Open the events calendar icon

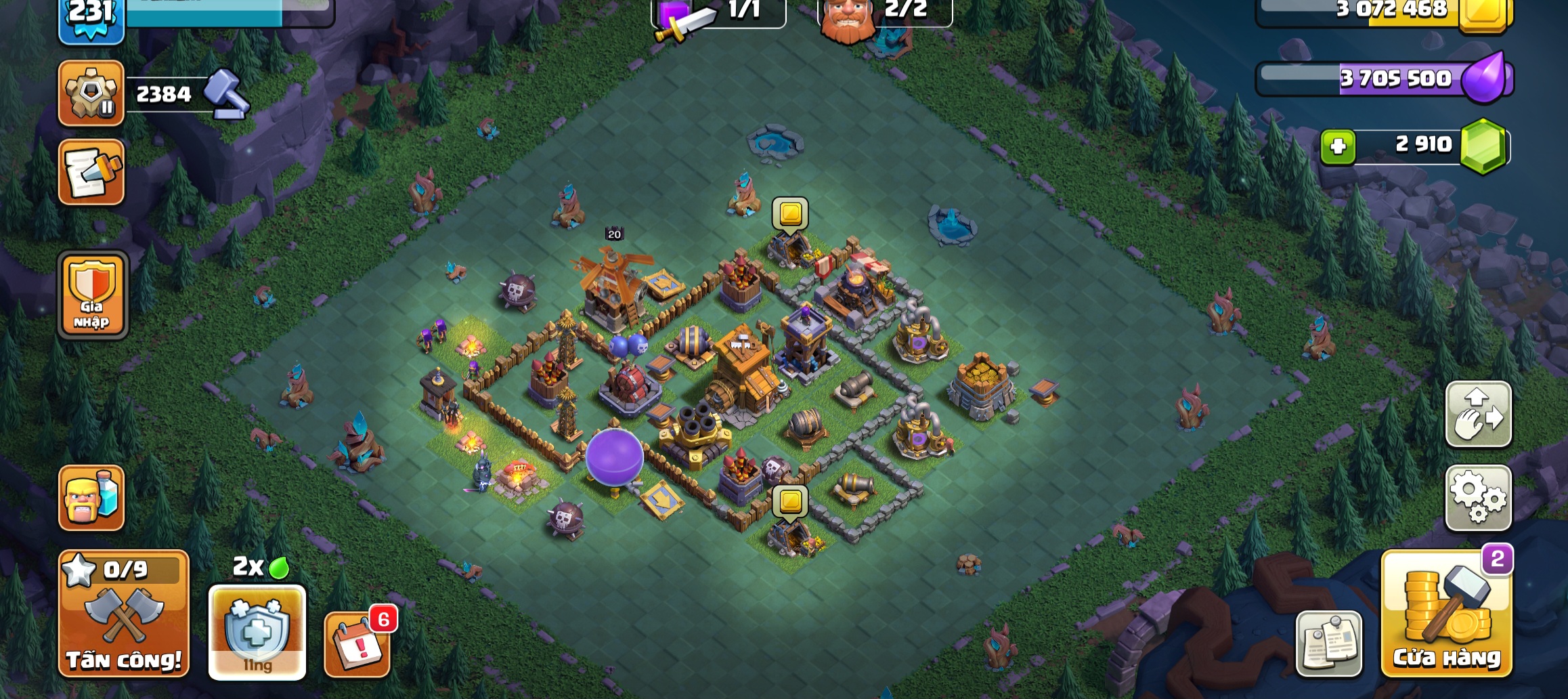357,643
